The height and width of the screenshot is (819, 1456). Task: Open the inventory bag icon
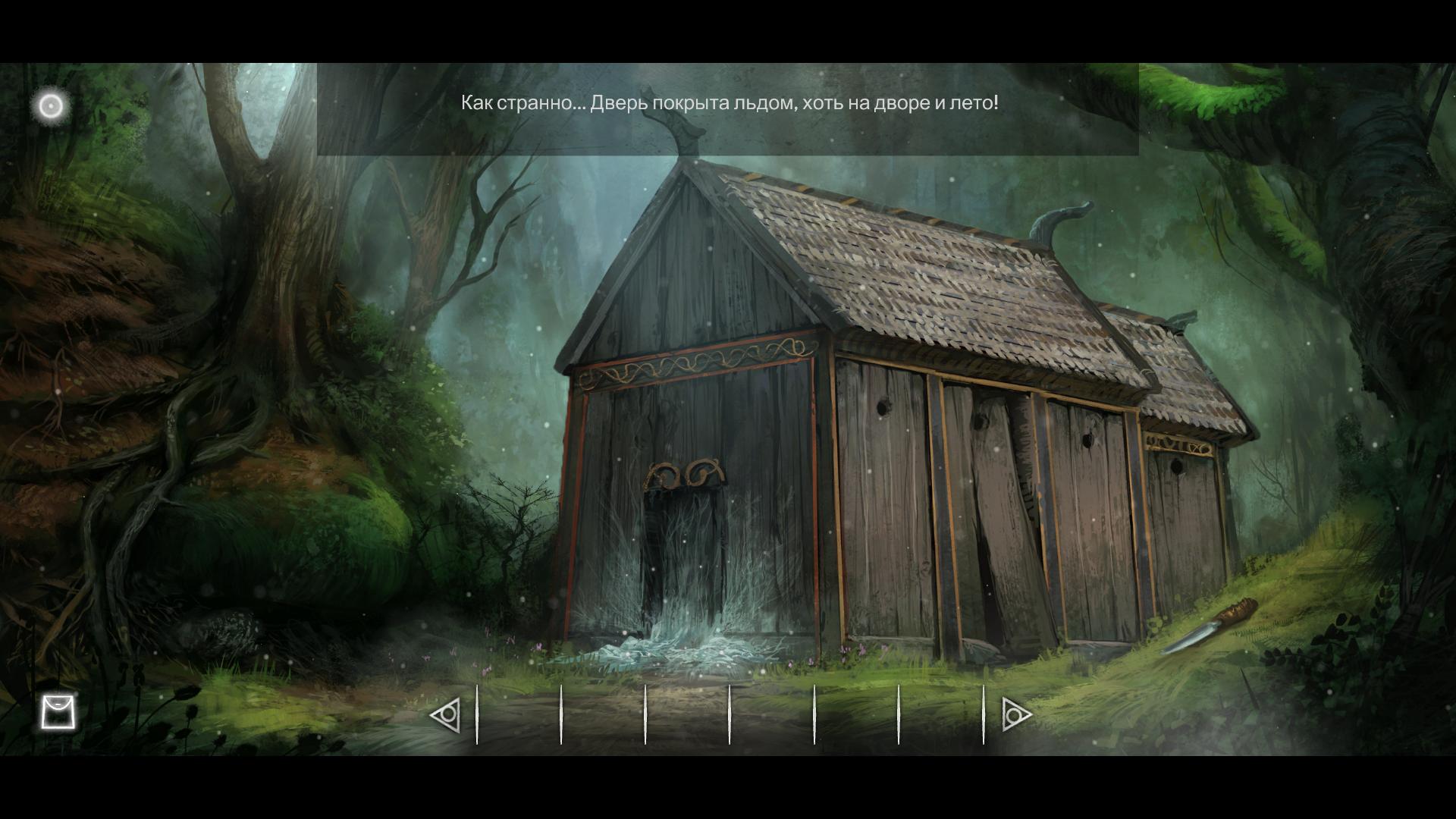(x=58, y=713)
